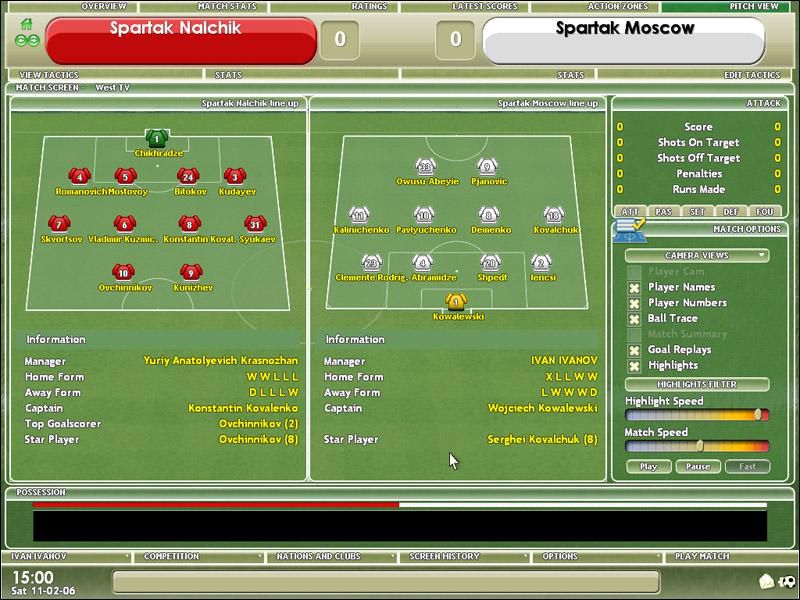The image size is (800, 600).
Task: Open the Nations and Clubs menu
Action: [x=319, y=556]
